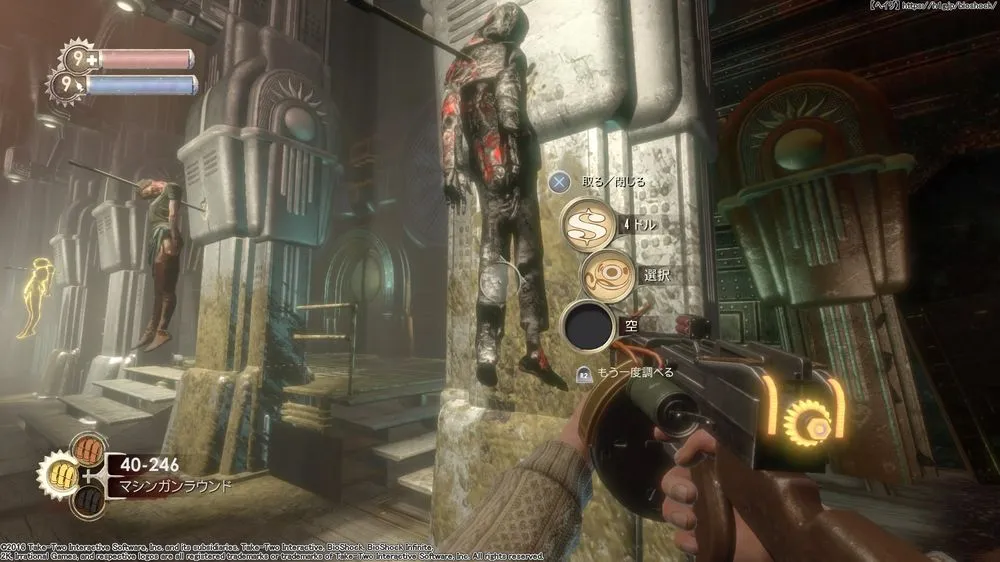The width and height of the screenshot is (1000, 562).
Task: Click the empty dark loot slot
Action: tap(587, 326)
